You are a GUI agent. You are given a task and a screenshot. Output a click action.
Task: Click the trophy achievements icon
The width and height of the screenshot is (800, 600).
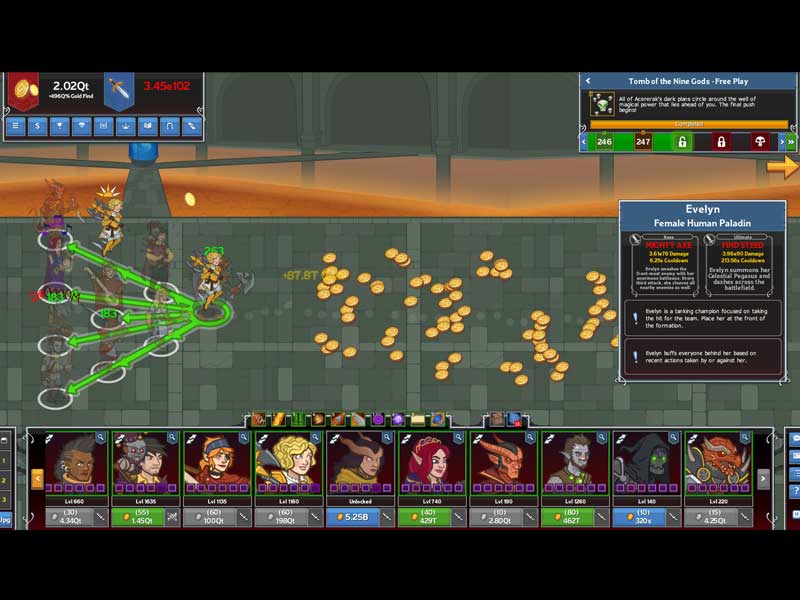[60, 126]
